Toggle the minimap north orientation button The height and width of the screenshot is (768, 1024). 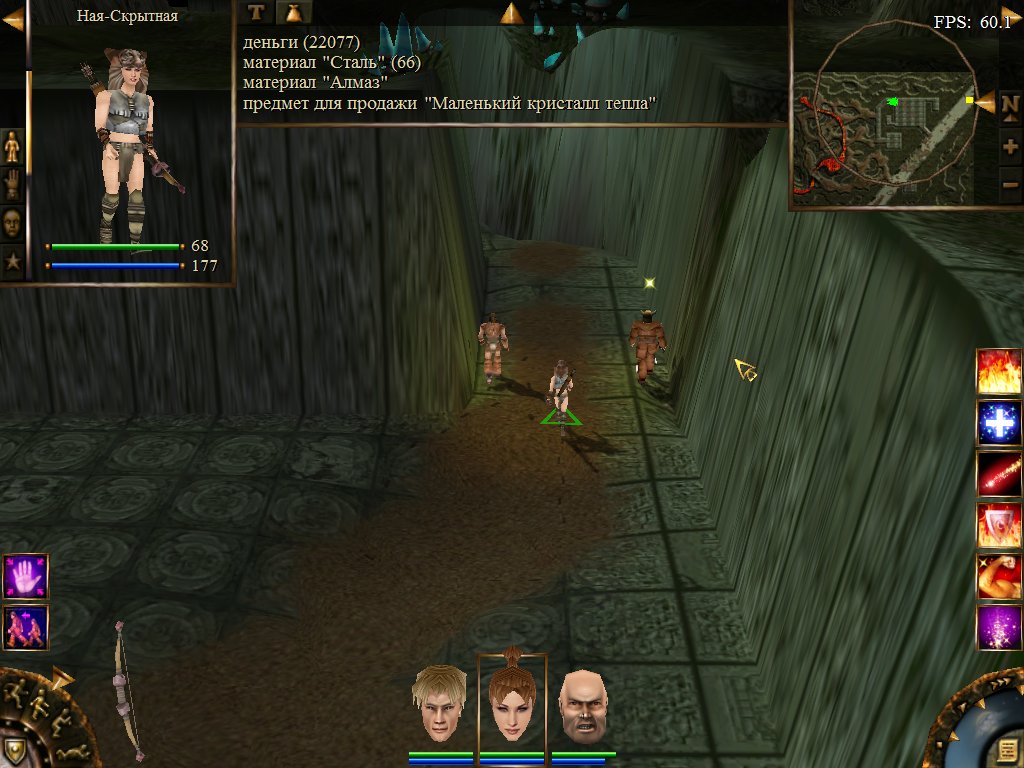pos(1010,115)
